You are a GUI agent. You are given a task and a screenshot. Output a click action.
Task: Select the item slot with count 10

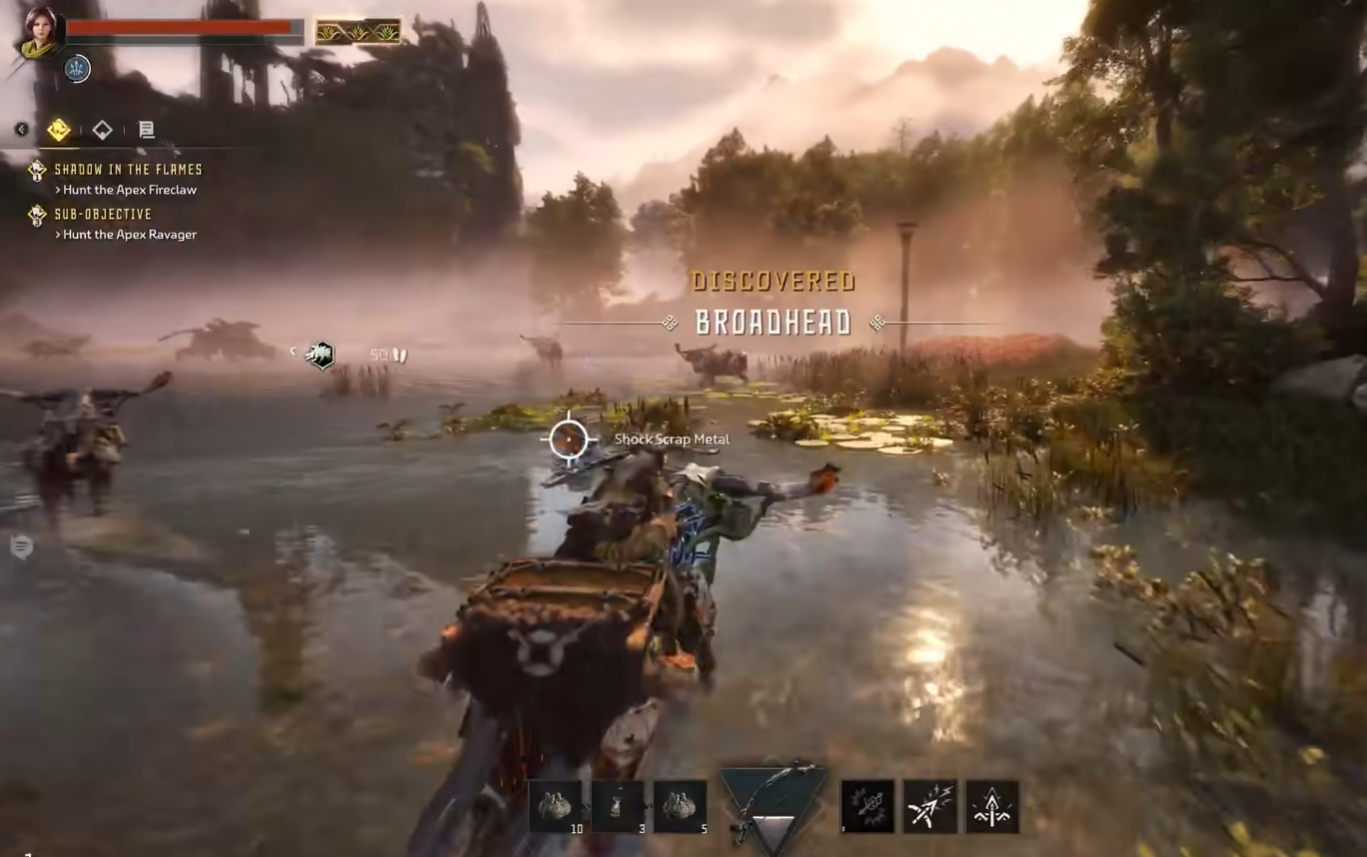coord(556,806)
